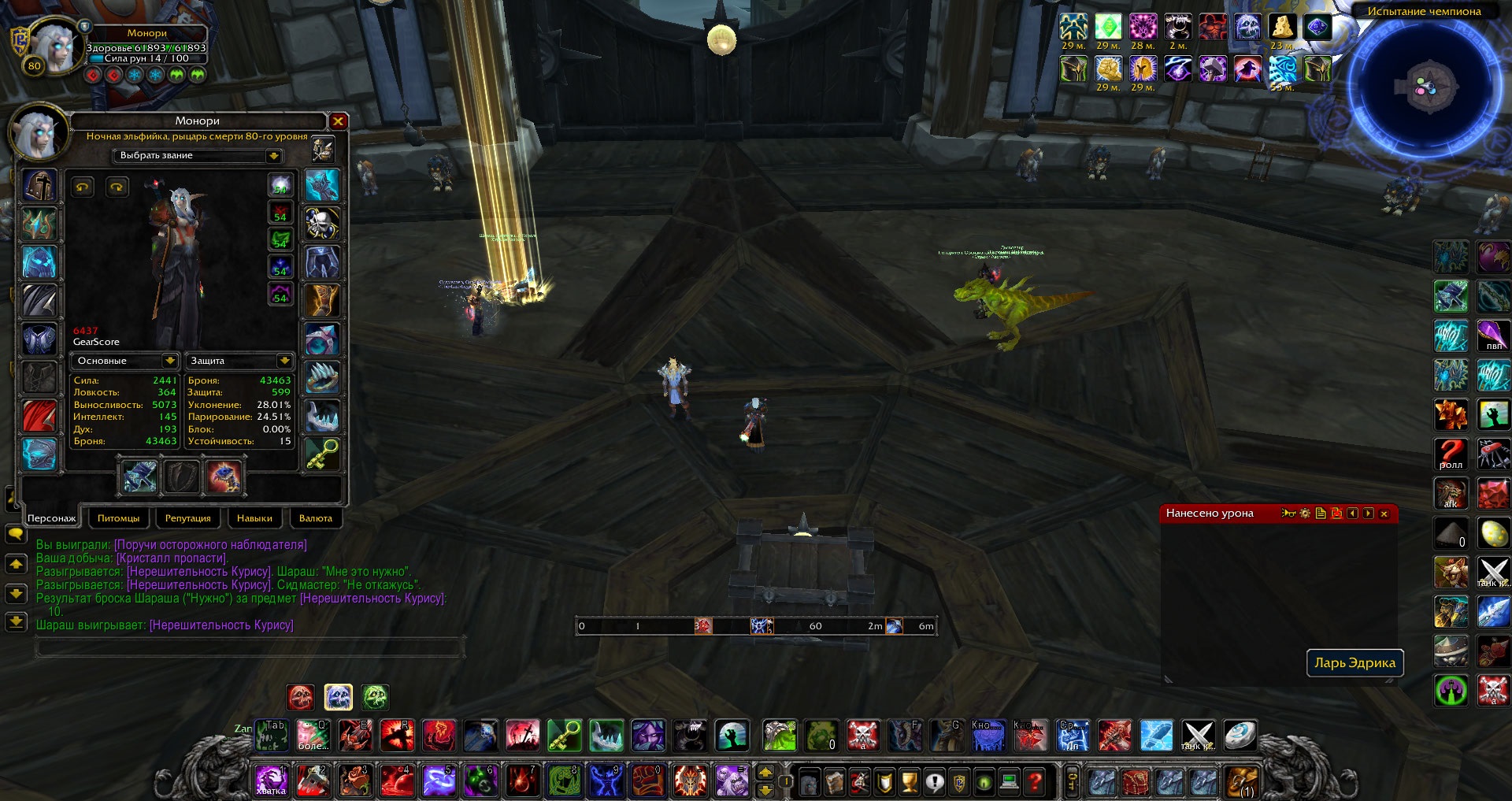This screenshot has height=801, width=1512.
Task: Activate the green key ability on the action bar
Action: click(x=565, y=736)
